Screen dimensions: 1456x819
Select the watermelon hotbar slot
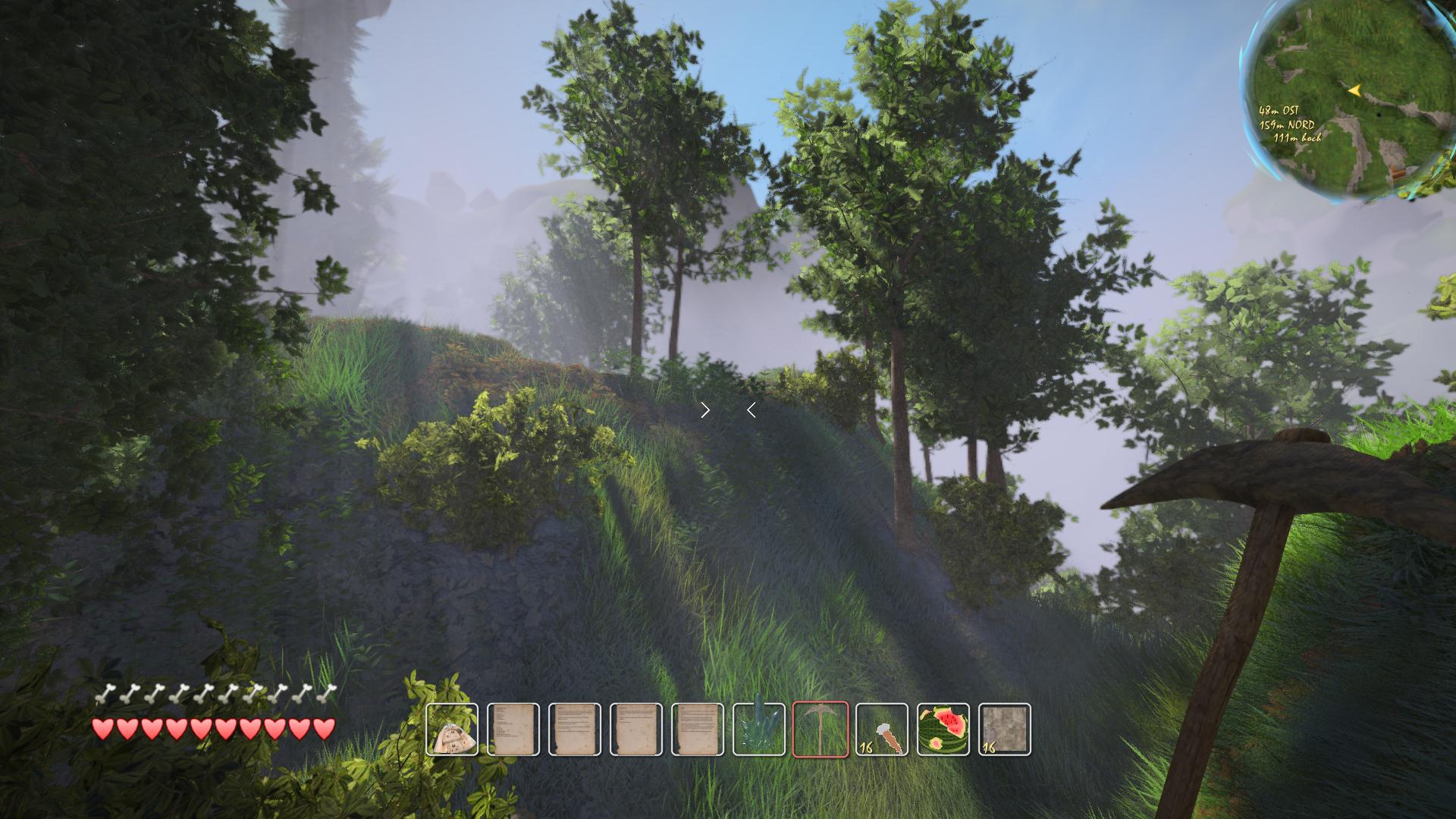point(943,730)
